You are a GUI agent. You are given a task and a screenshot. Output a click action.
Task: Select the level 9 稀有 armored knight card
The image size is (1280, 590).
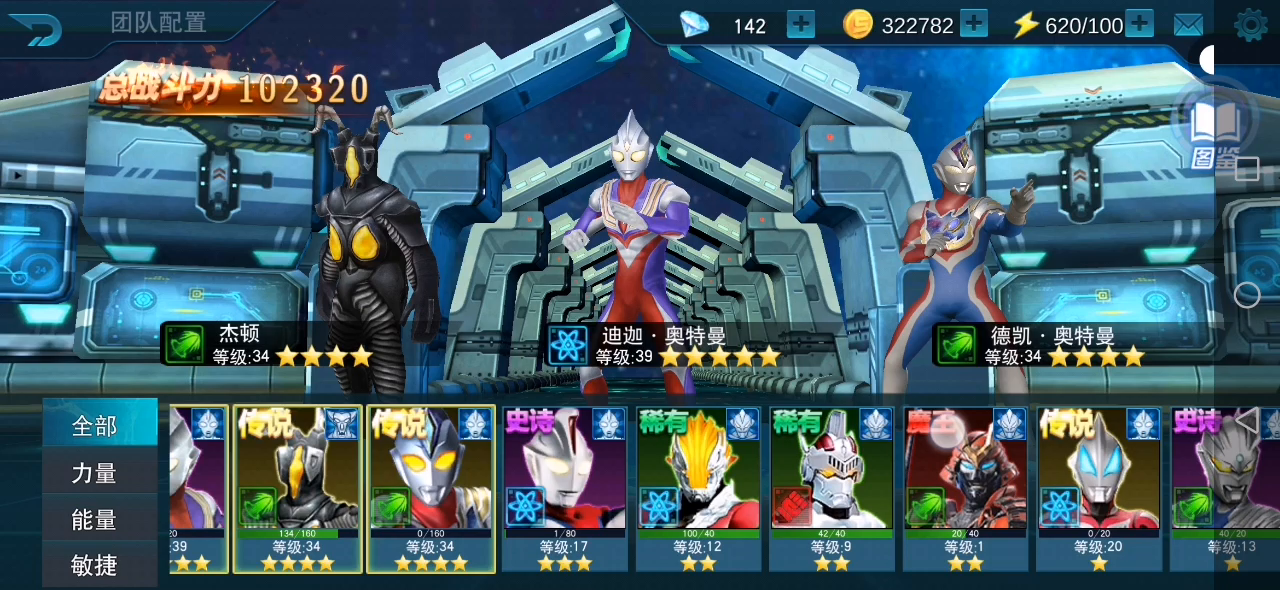click(832, 487)
